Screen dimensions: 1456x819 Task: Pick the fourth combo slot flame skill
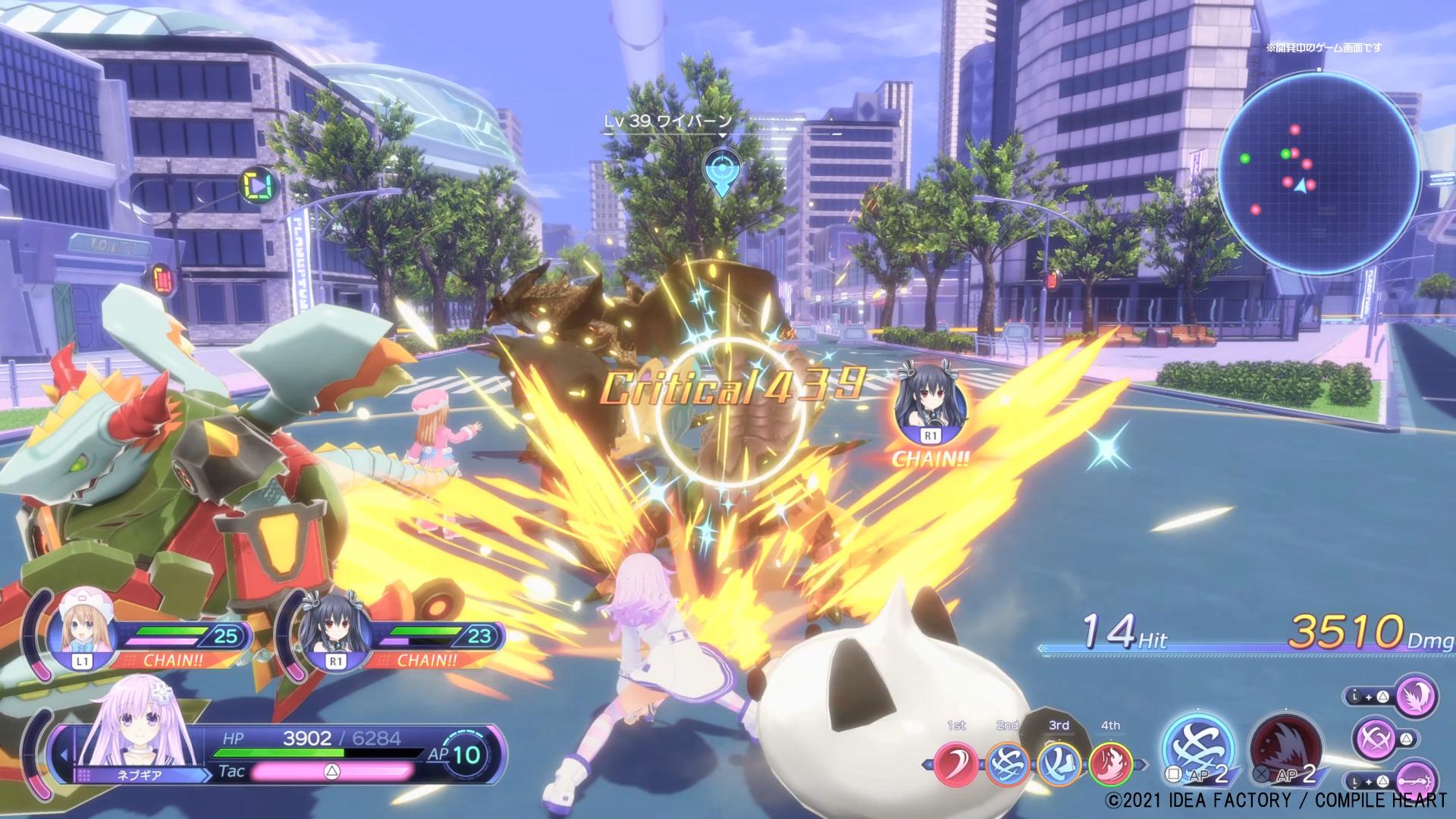pos(1110,763)
